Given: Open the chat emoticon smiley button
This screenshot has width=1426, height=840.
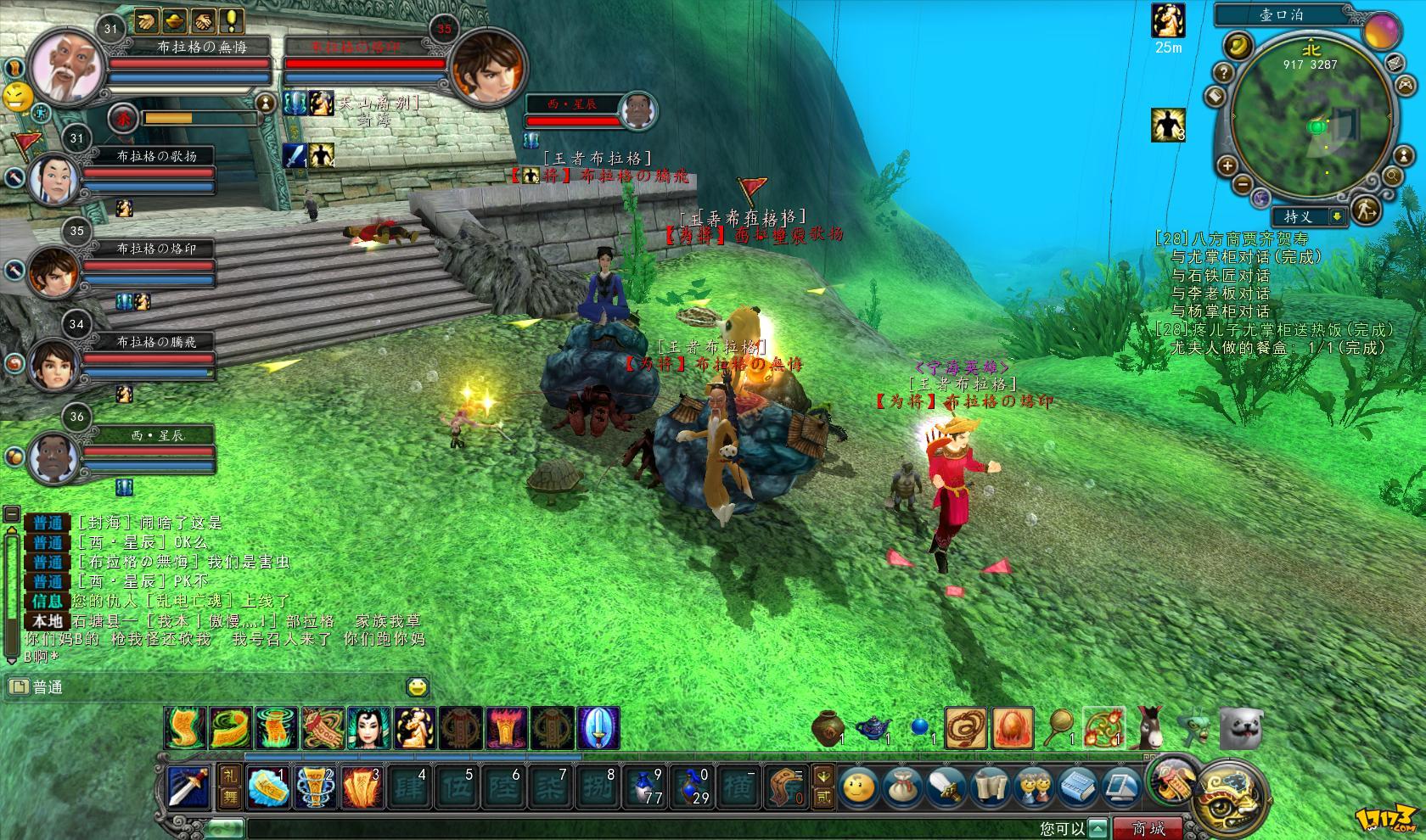Looking at the screenshot, I should pos(416,687).
